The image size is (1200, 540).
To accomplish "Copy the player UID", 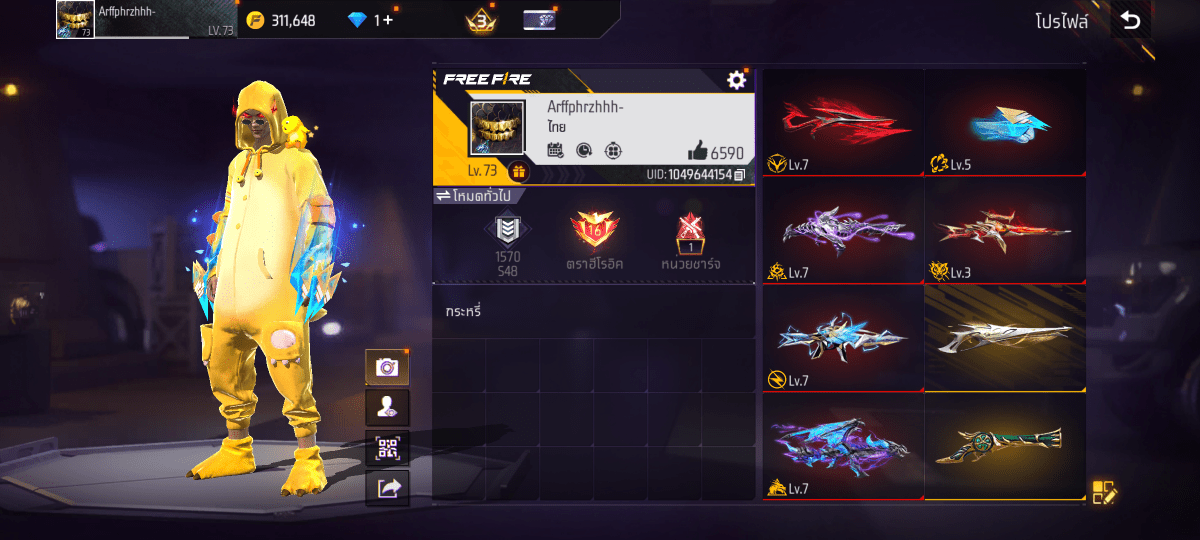I will (x=739, y=175).
